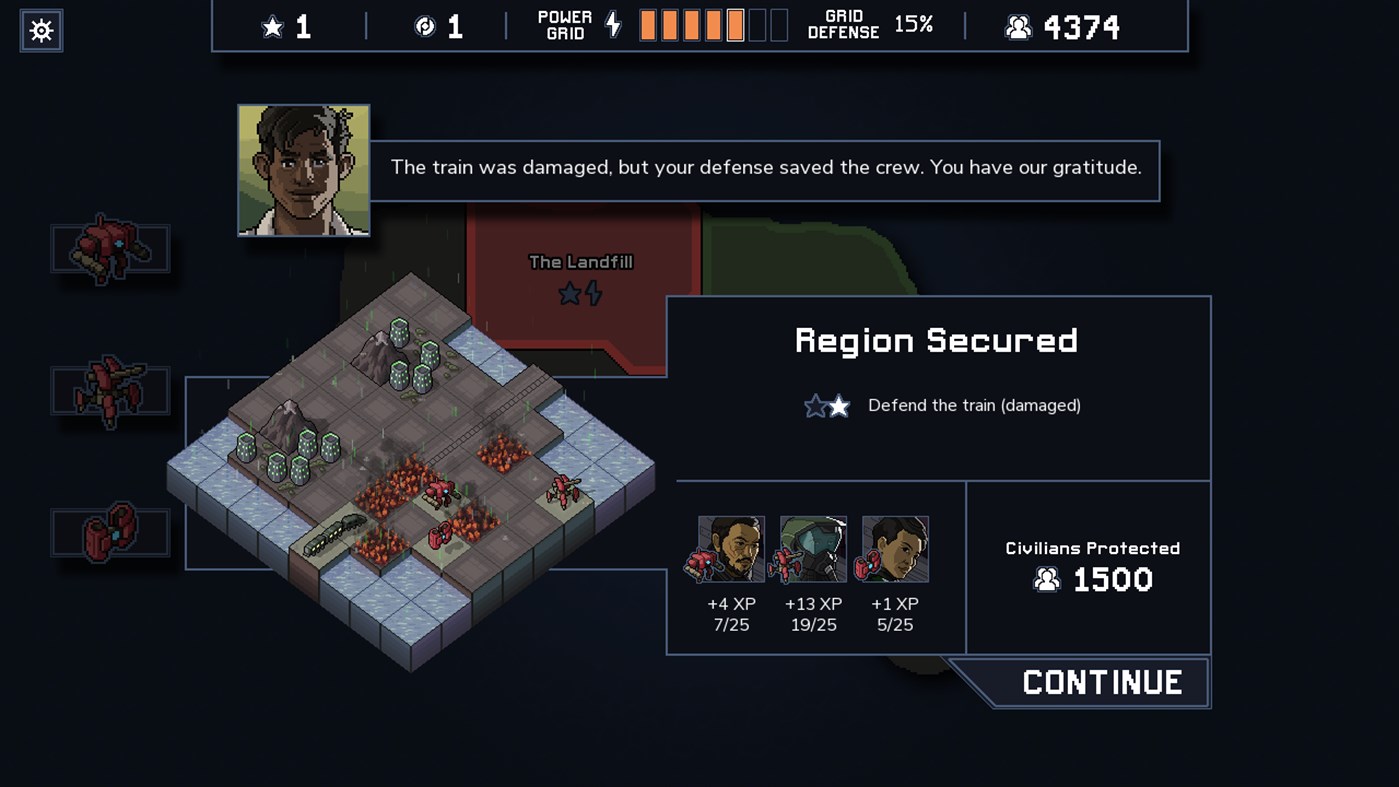Click the population icon beside 4374
The image size is (1399, 787).
point(1019,27)
